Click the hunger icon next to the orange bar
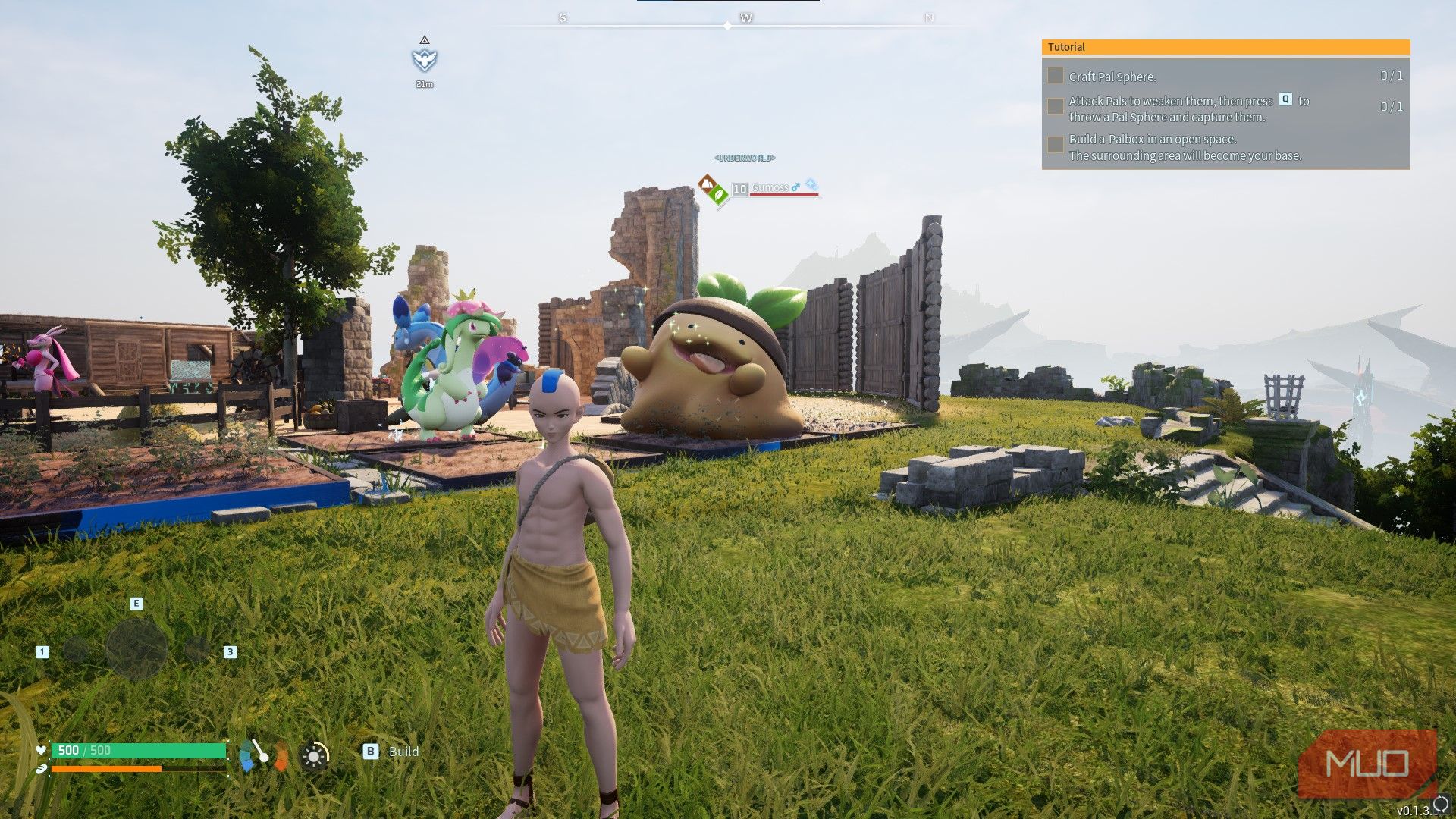Screen dimensions: 1456x819 point(40,768)
